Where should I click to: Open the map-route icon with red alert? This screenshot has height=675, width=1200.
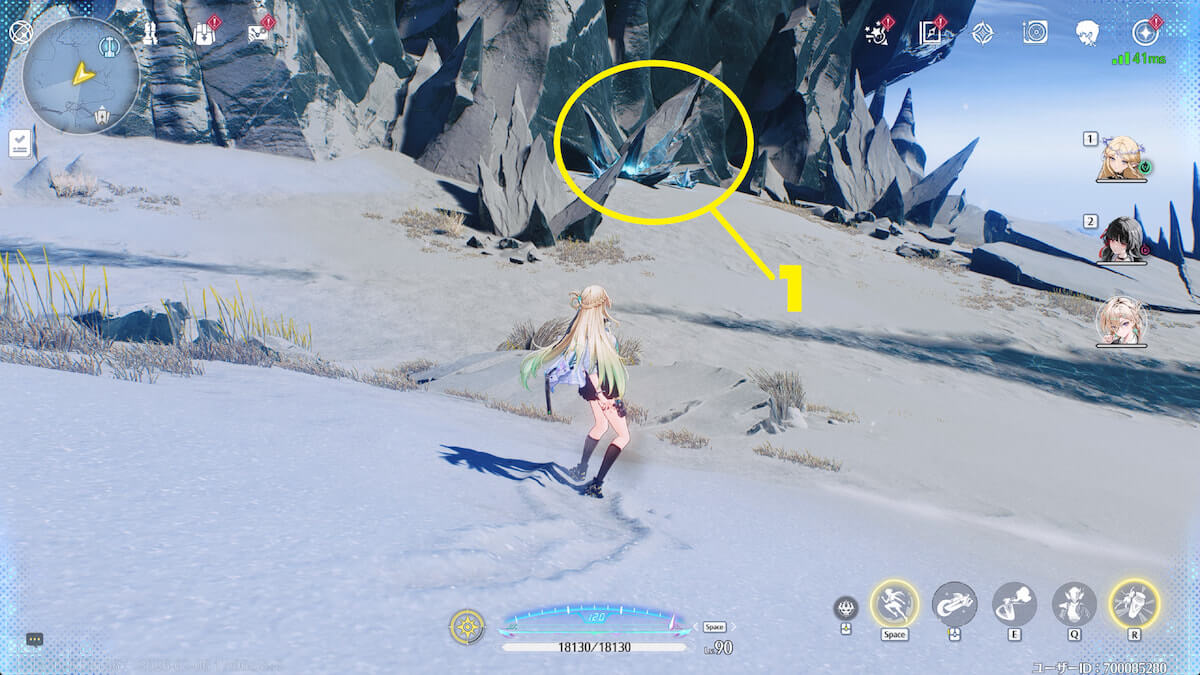pyautogui.click(x=259, y=33)
